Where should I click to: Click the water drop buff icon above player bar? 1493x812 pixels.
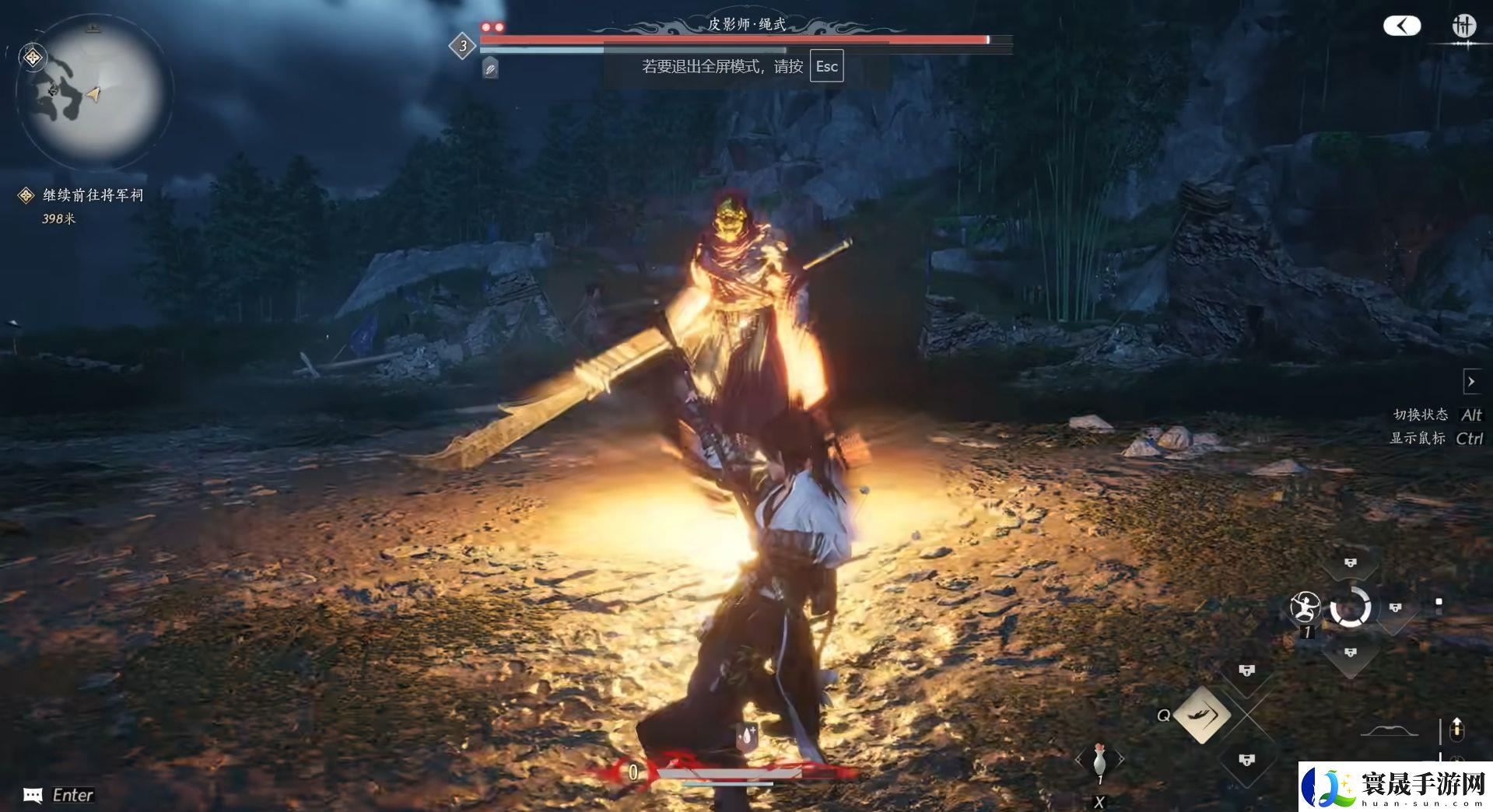pyautogui.click(x=747, y=736)
